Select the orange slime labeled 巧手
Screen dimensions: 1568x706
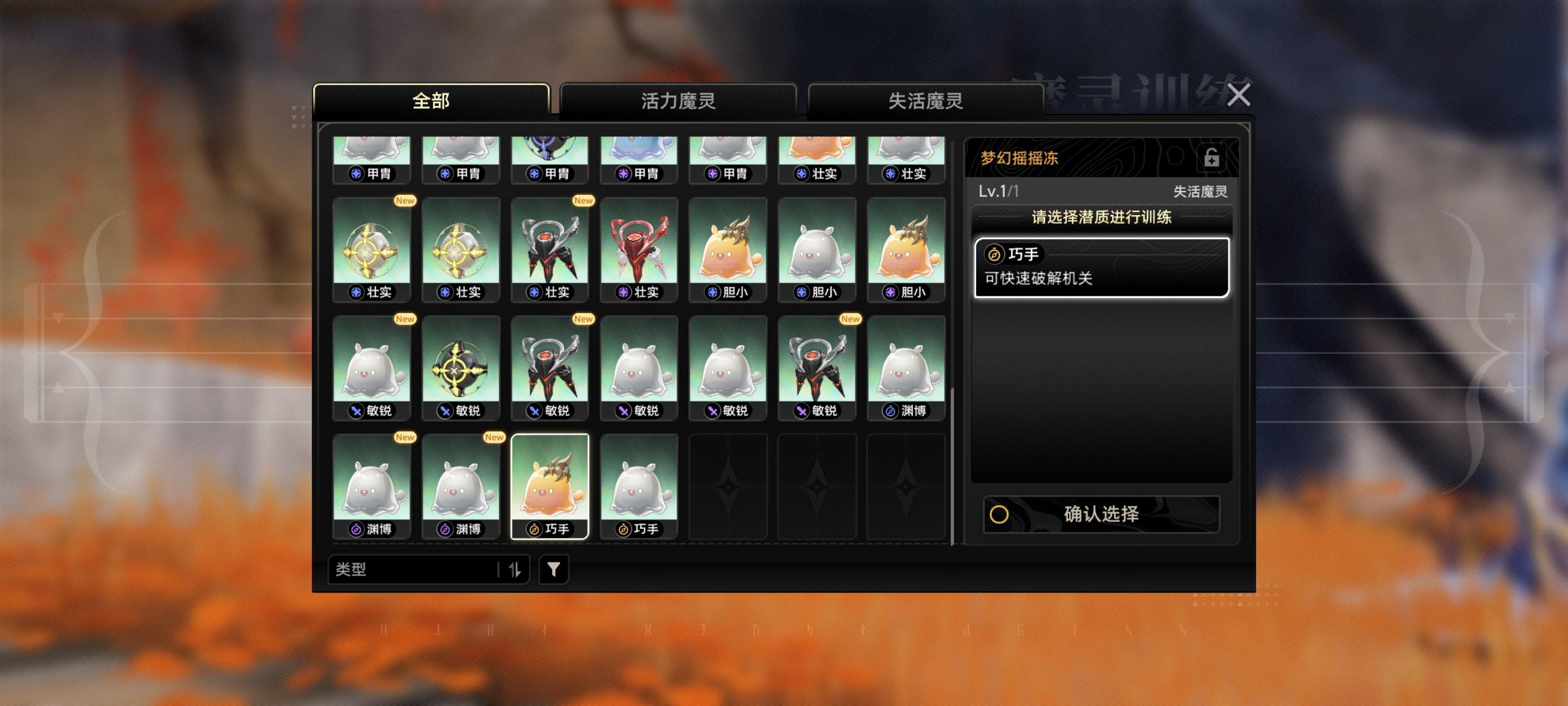click(550, 486)
